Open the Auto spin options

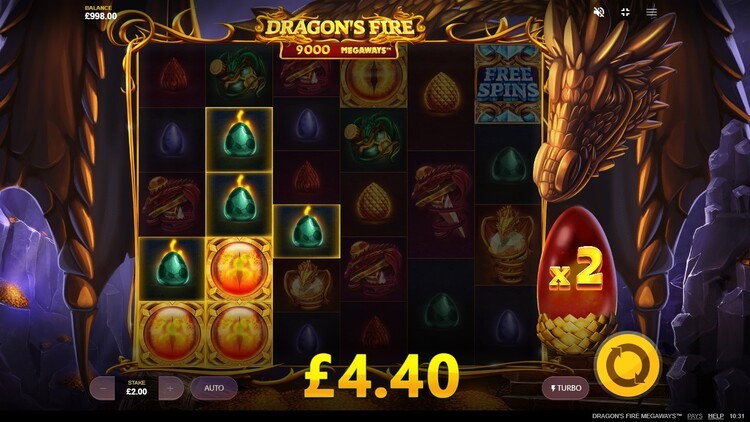coord(214,387)
